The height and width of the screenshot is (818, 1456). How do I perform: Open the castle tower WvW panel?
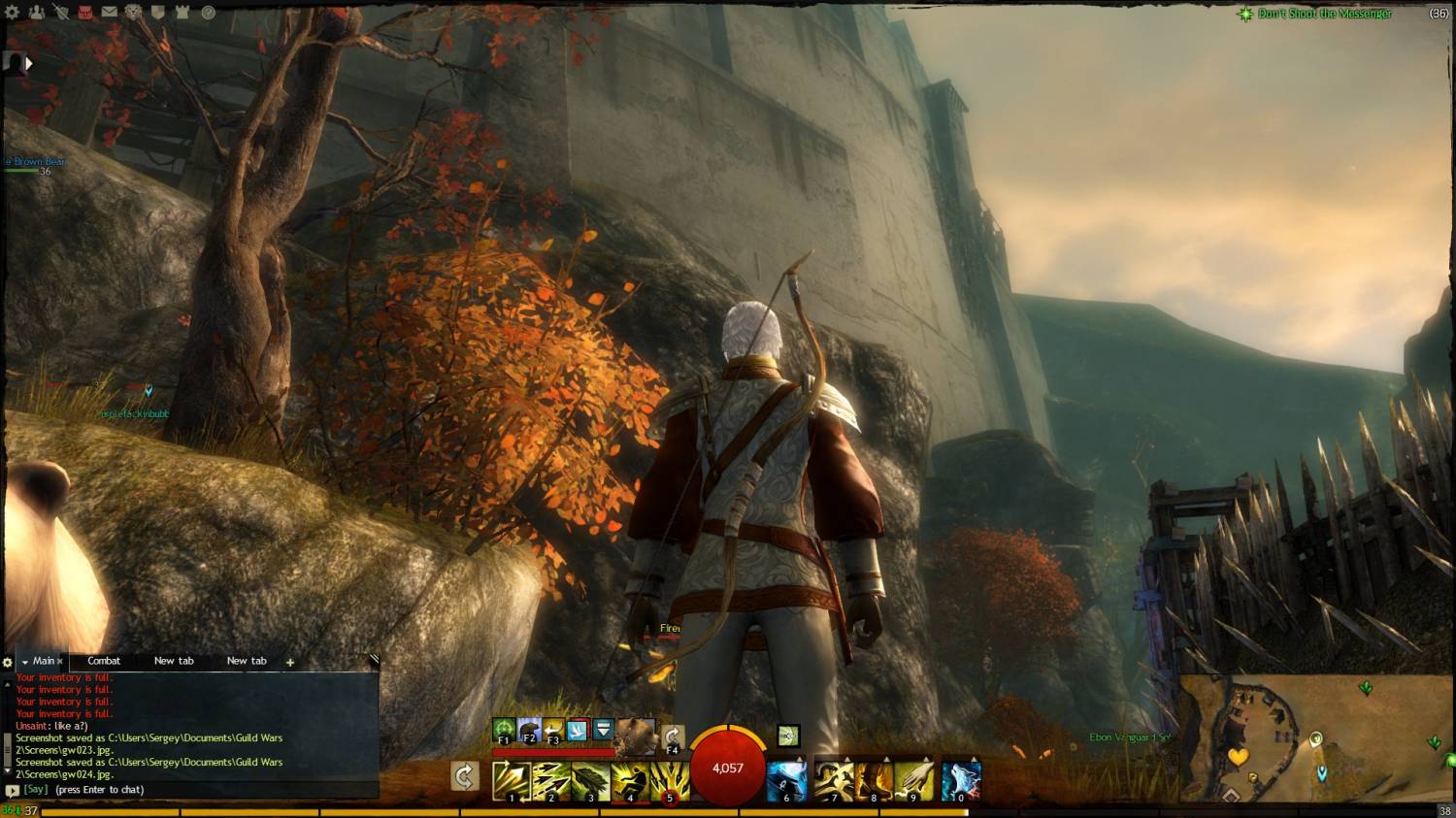click(182, 13)
